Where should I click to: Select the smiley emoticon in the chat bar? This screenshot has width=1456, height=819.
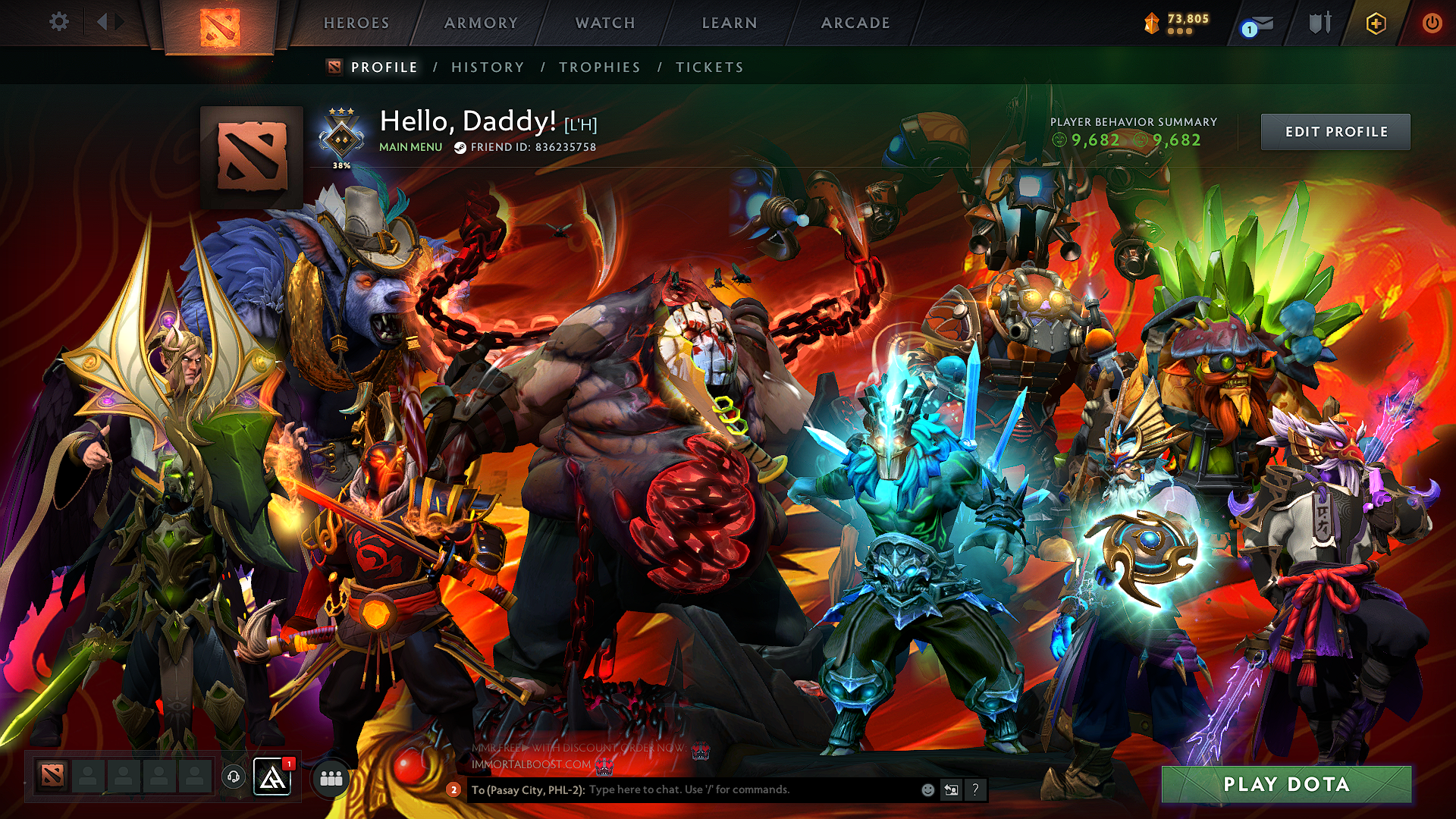click(x=927, y=791)
